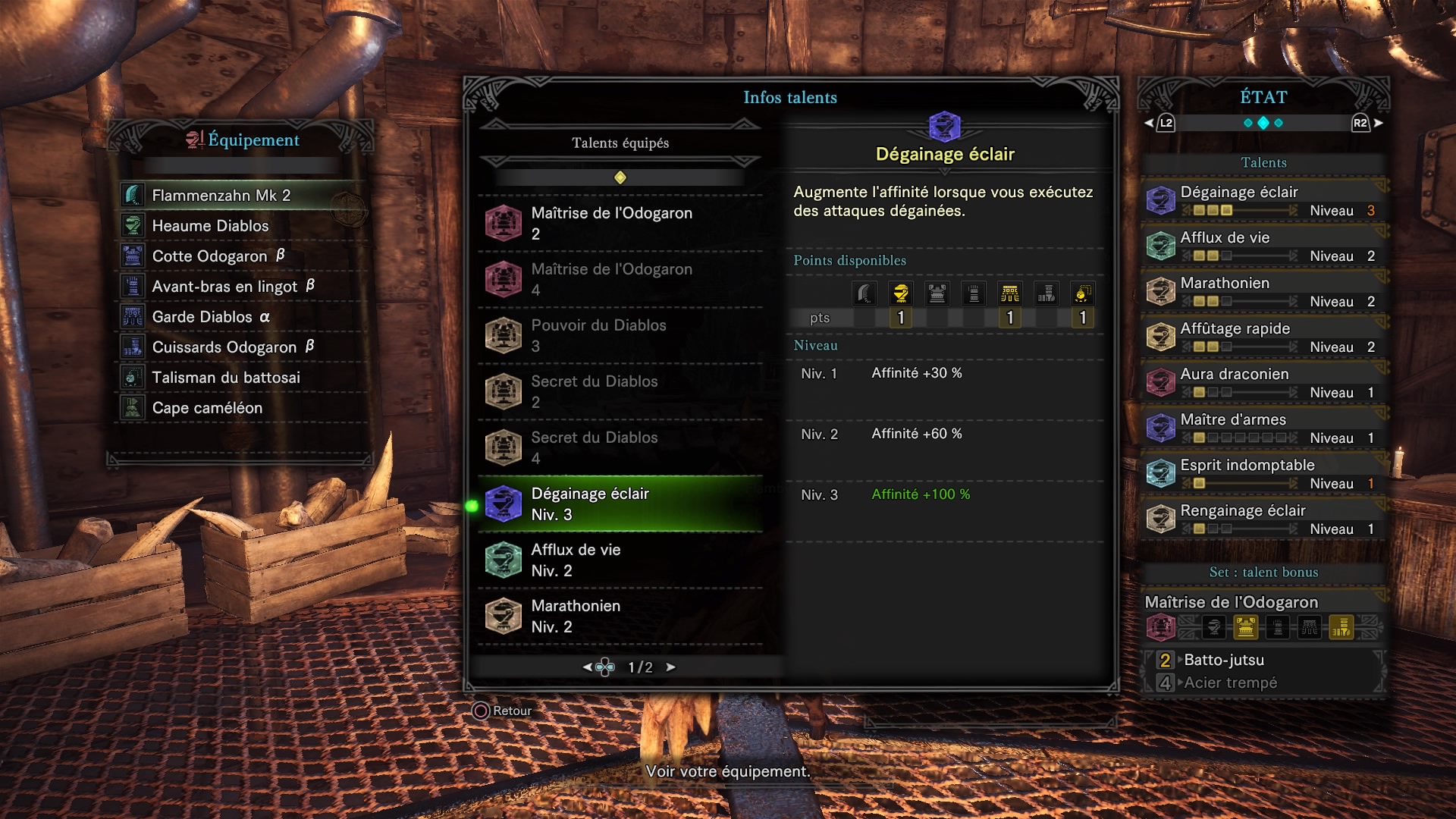The height and width of the screenshot is (819, 1456).
Task: Show the Affûtage rapide talent in État
Action: 1263,337
